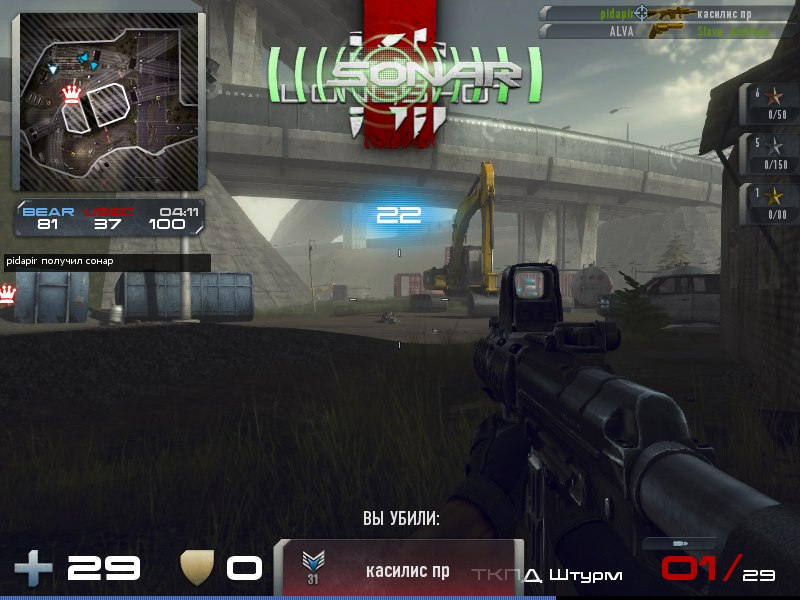
Task: Click the health cross icon
Action: (x=33, y=569)
